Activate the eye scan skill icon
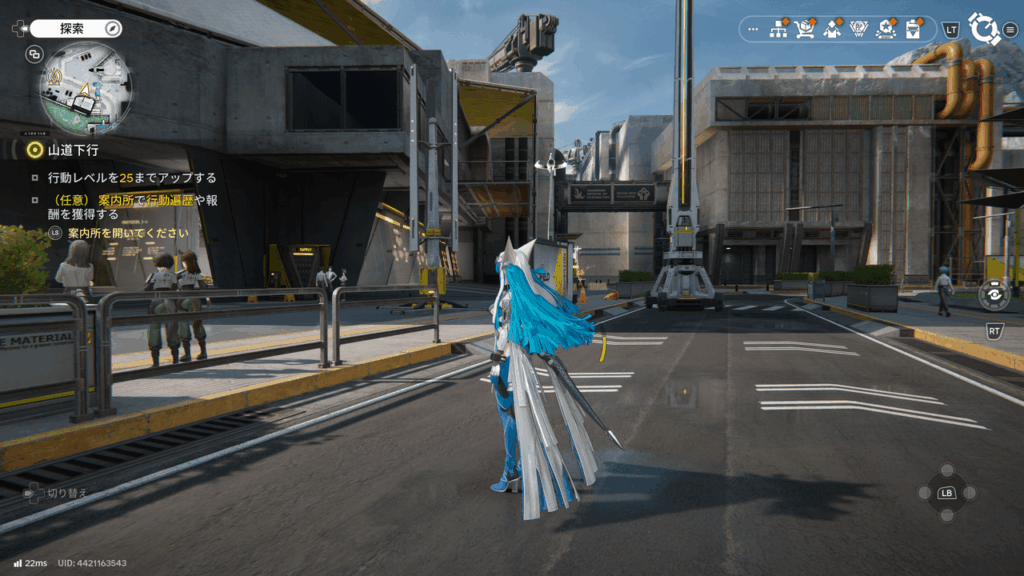The width and height of the screenshot is (1024, 576). 993,294
